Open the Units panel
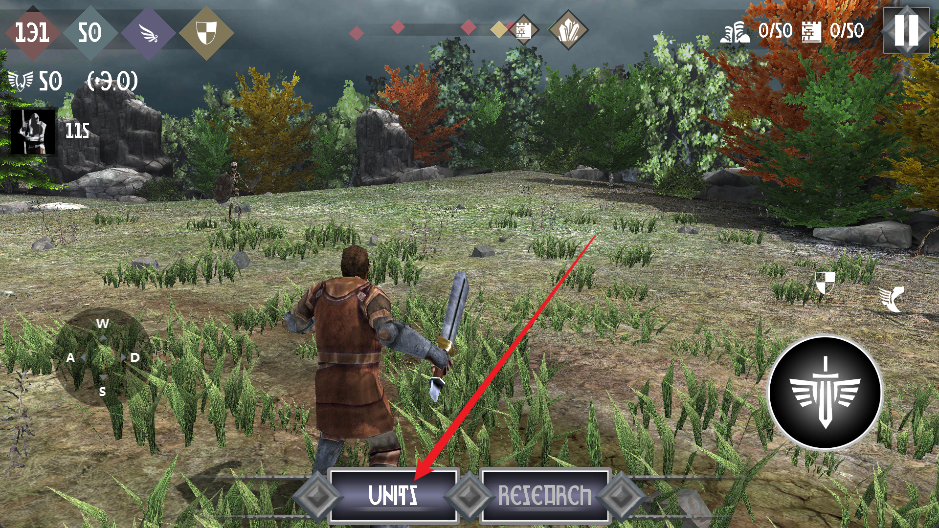 [393, 495]
